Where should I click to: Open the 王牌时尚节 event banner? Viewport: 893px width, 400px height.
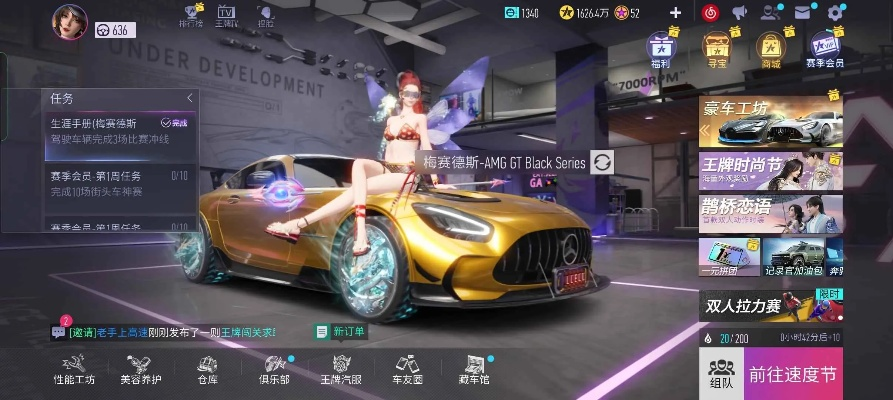pyautogui.click(x=770, y=170)
